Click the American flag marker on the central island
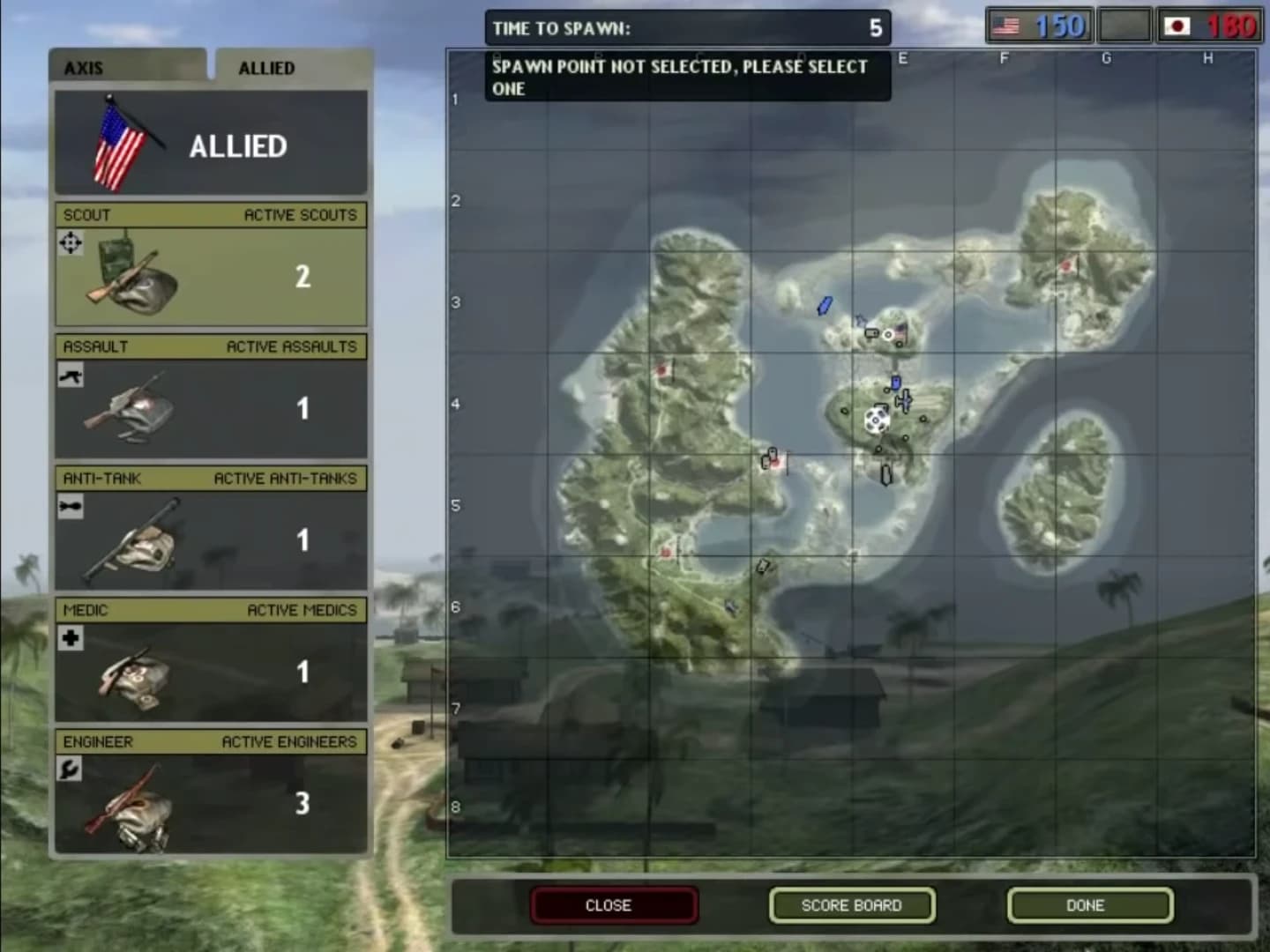This screenshot has height=952, width=1270. [900, 332]
